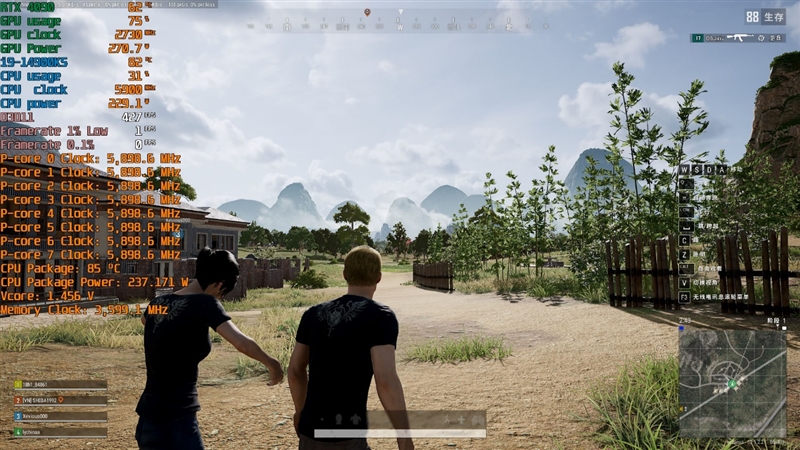Click the rifle icon in the kill feed
Image resolution: width=800 pixels, height=450 pixels.
click(x=740, y=38)
